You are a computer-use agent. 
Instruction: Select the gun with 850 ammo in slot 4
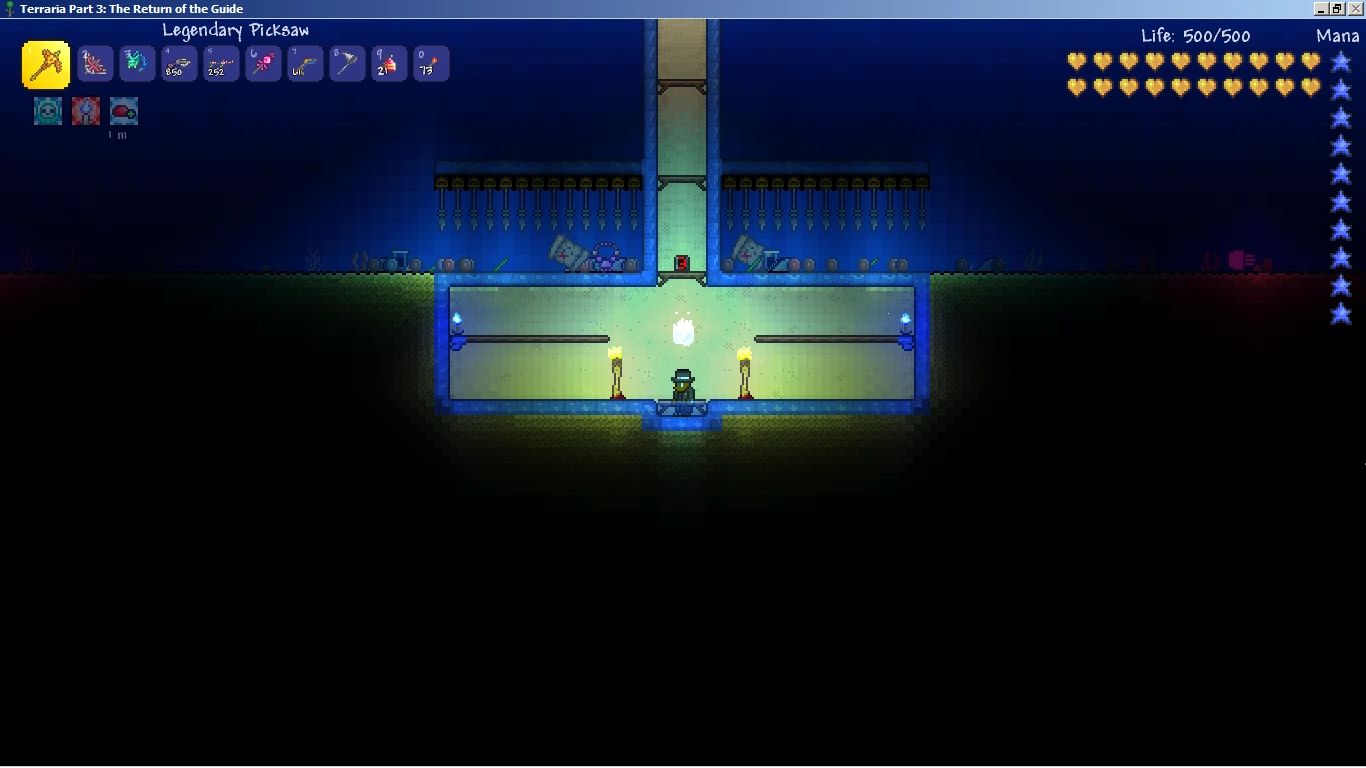coord(178,62)
